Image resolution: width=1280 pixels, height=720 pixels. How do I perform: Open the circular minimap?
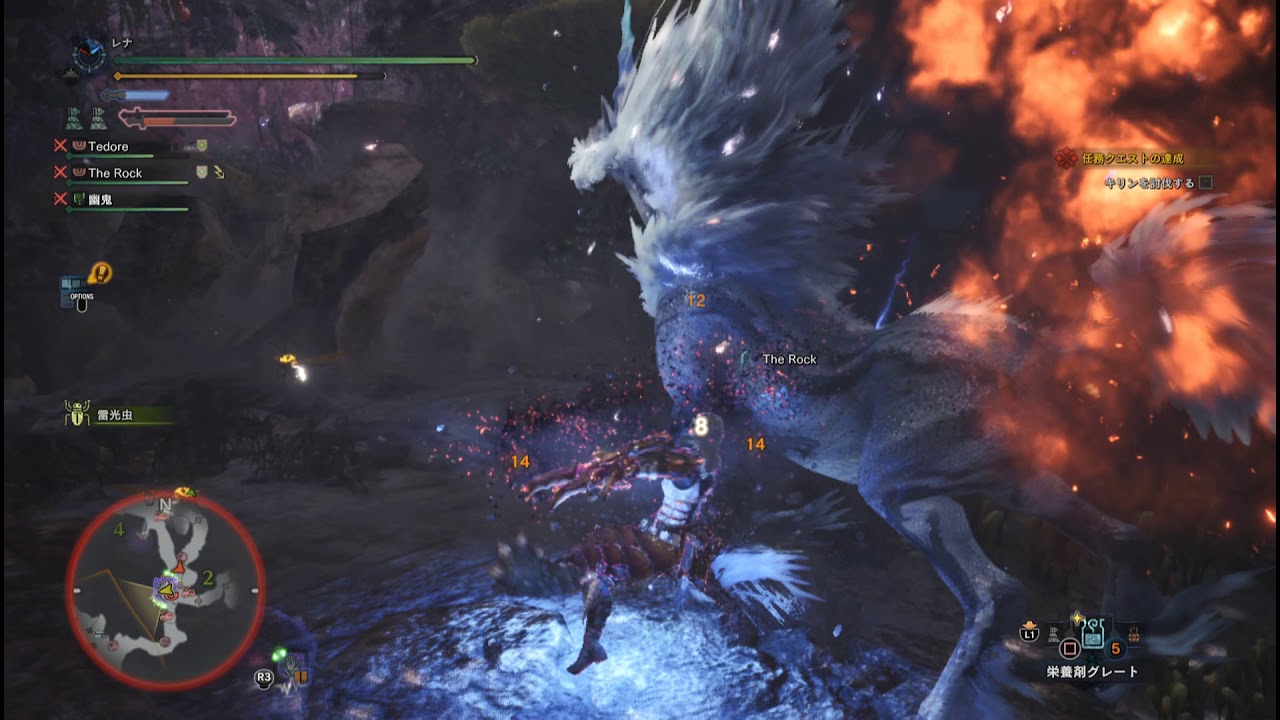pyautogui.click(x=165, y=590)
